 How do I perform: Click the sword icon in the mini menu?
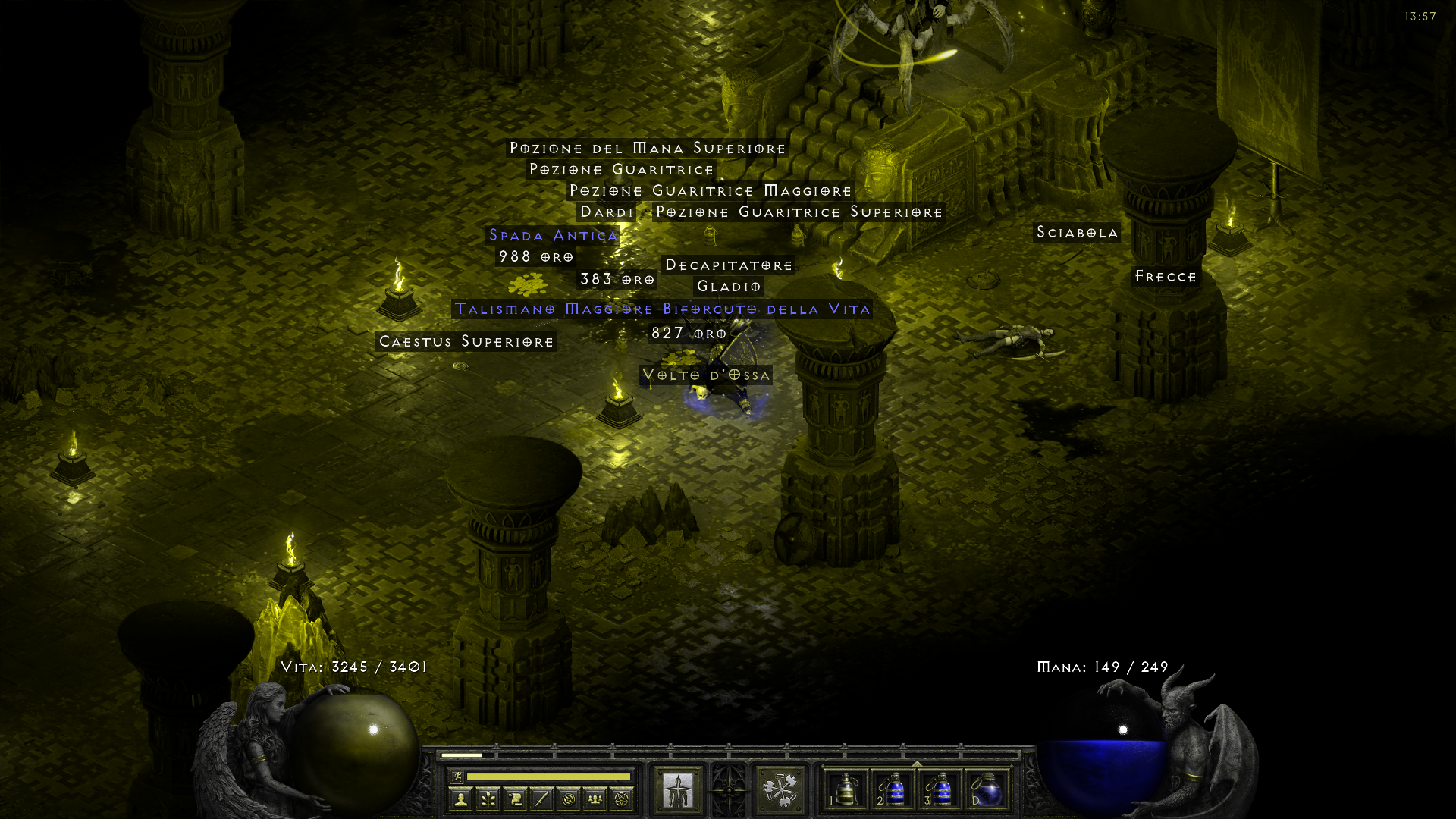click(540, 798)
